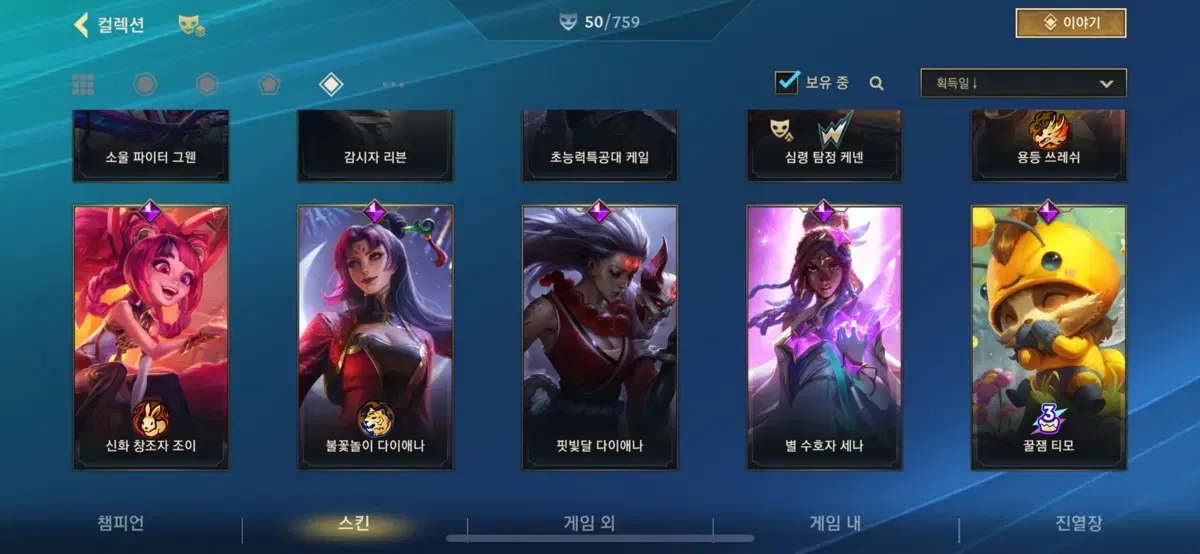Open the 게임 내 tab
1200x554 pixels.
(835, 523)
